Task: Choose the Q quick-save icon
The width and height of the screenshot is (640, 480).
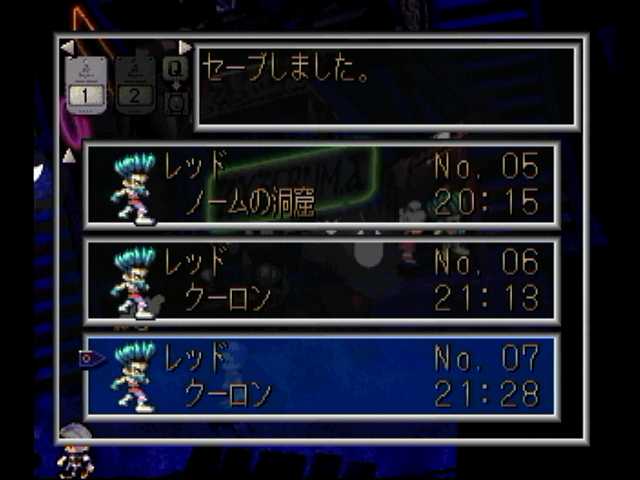Action: [x=175, y=68]
